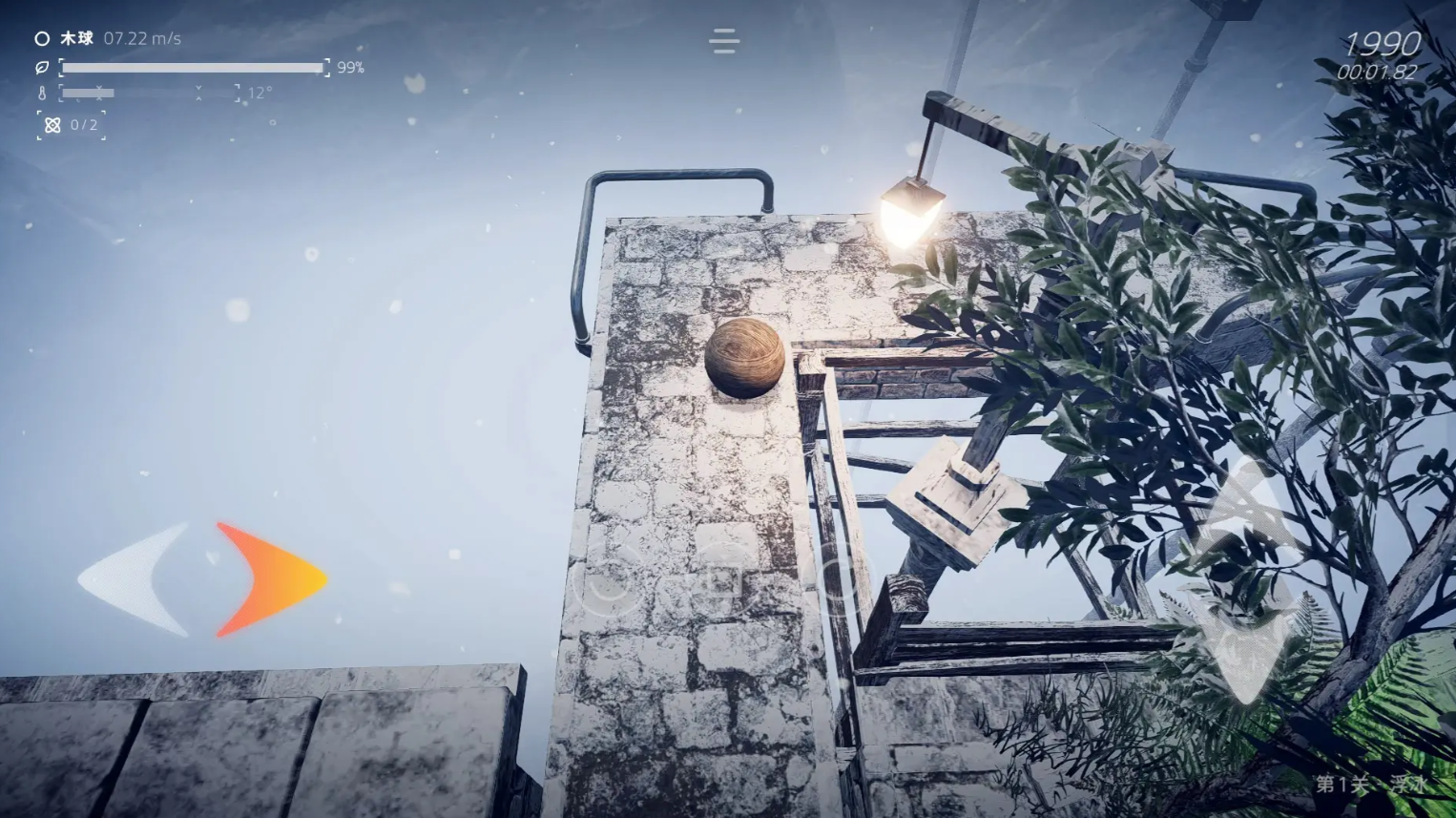
Task: Open the pause menu via the three-line icon
Action: [724, 41]
